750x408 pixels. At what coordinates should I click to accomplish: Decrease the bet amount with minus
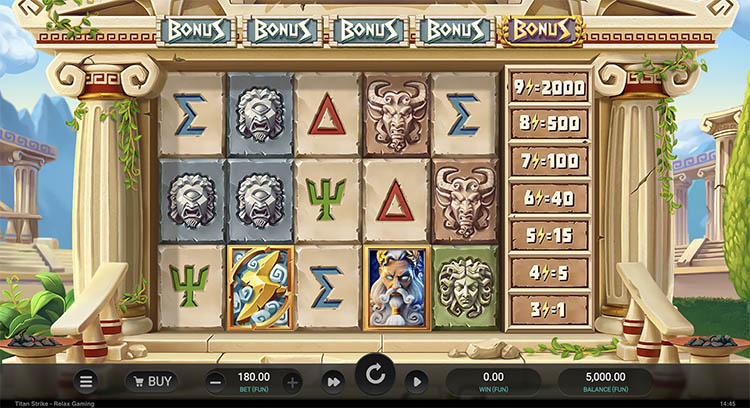217,381
